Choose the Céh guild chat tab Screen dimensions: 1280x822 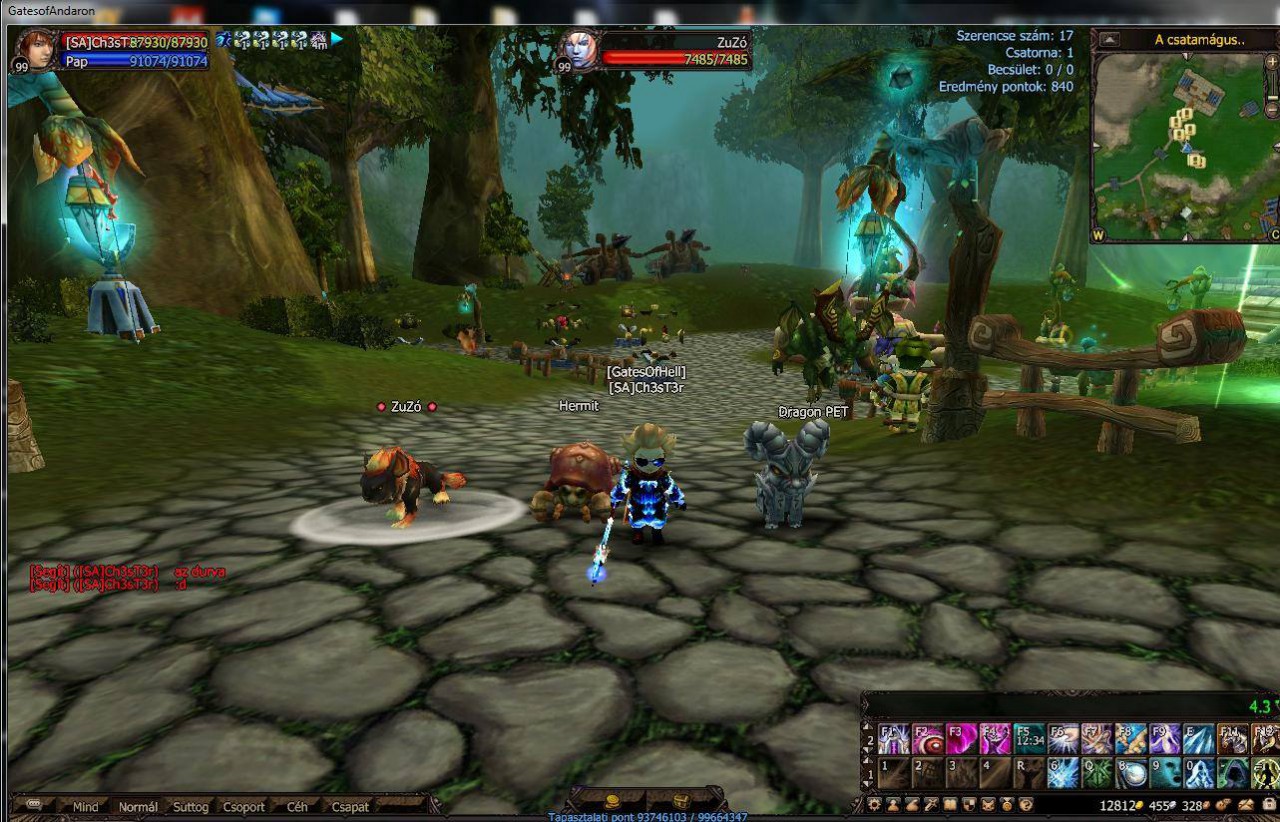[x=297, y=807]
